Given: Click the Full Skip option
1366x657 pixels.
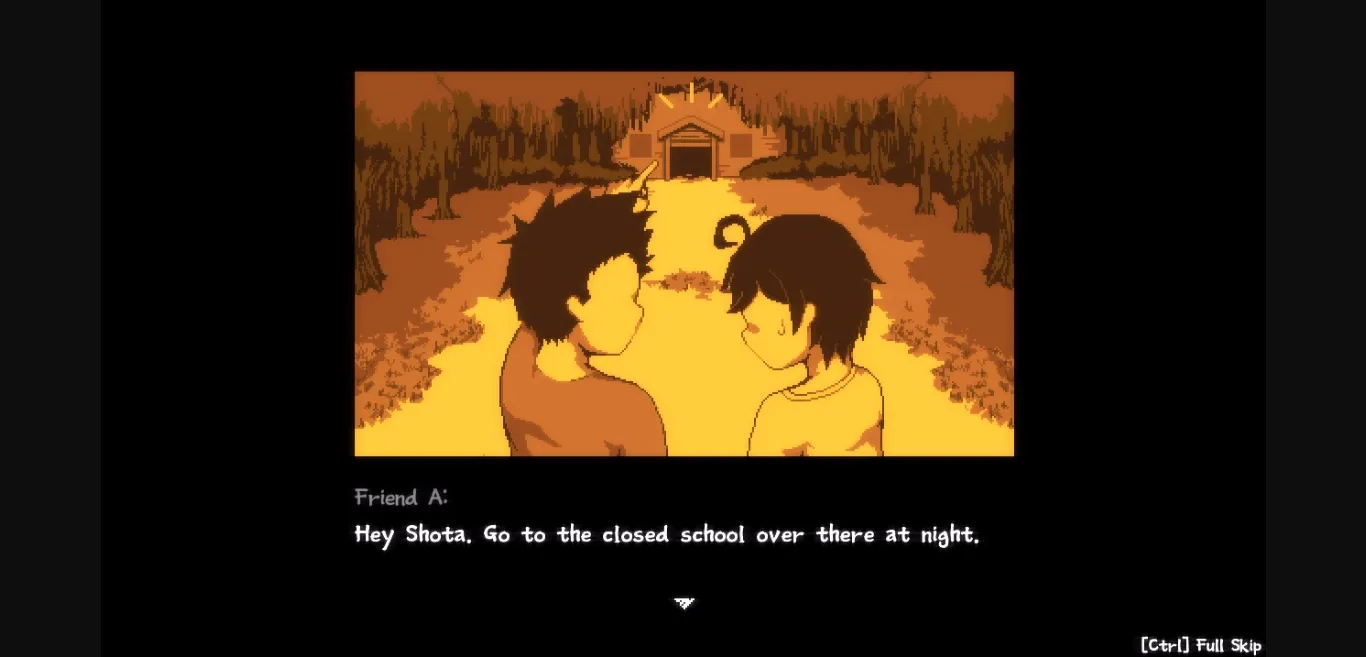Looking at the screenshot, I should click(x=1200, y=645).
